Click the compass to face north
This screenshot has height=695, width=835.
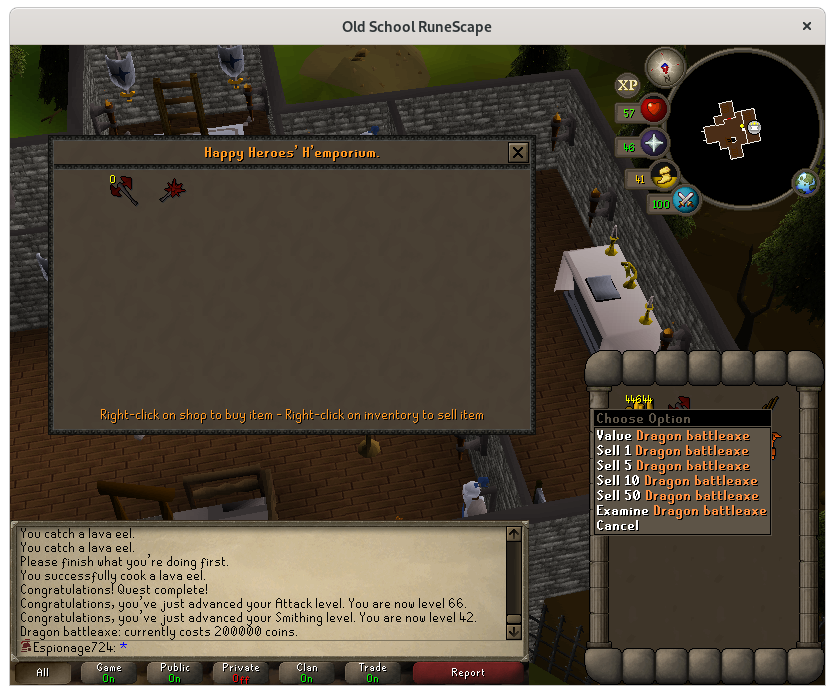click(x=662, y=67)
